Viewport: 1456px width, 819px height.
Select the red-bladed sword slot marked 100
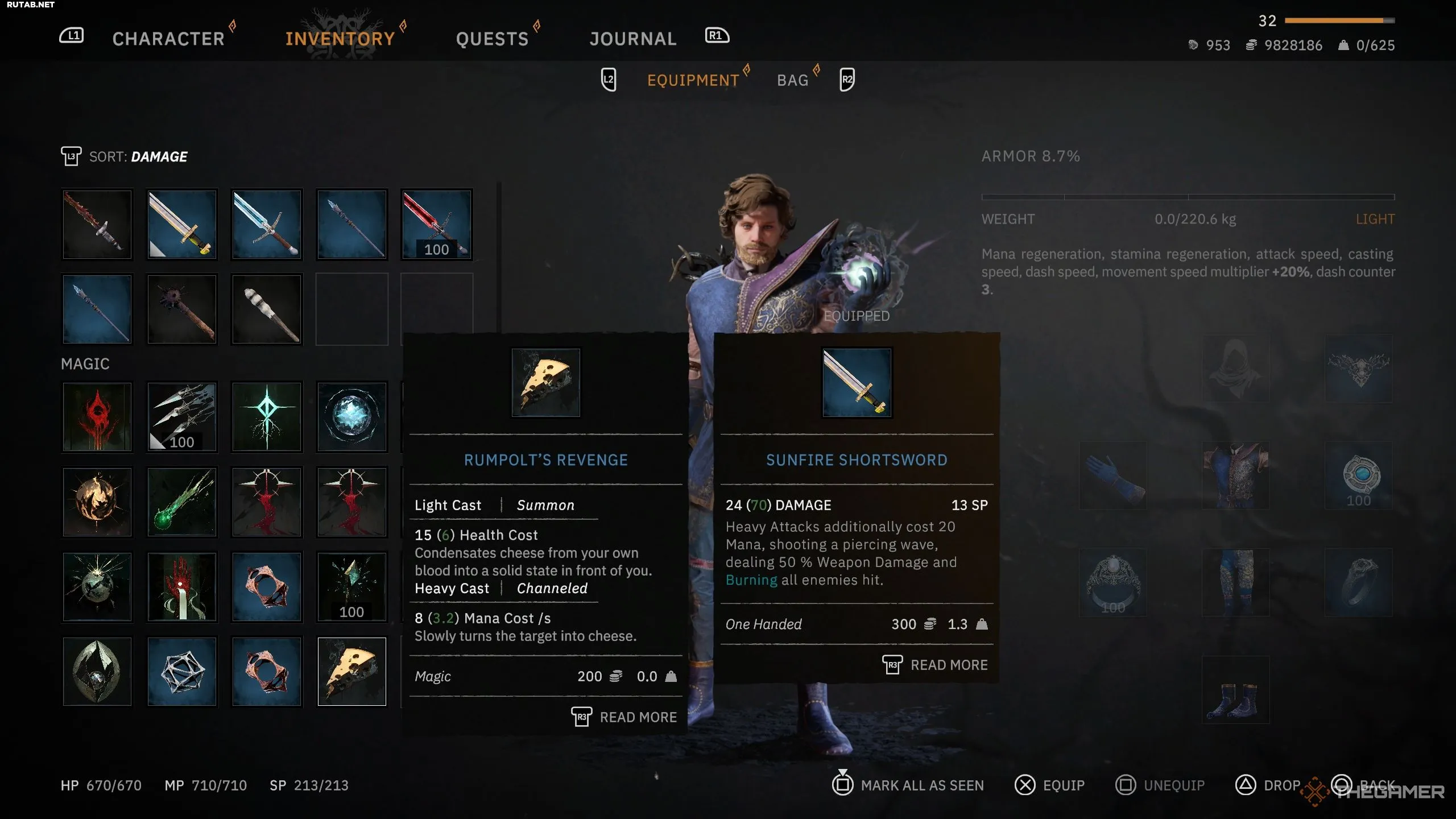pos(437,225)
